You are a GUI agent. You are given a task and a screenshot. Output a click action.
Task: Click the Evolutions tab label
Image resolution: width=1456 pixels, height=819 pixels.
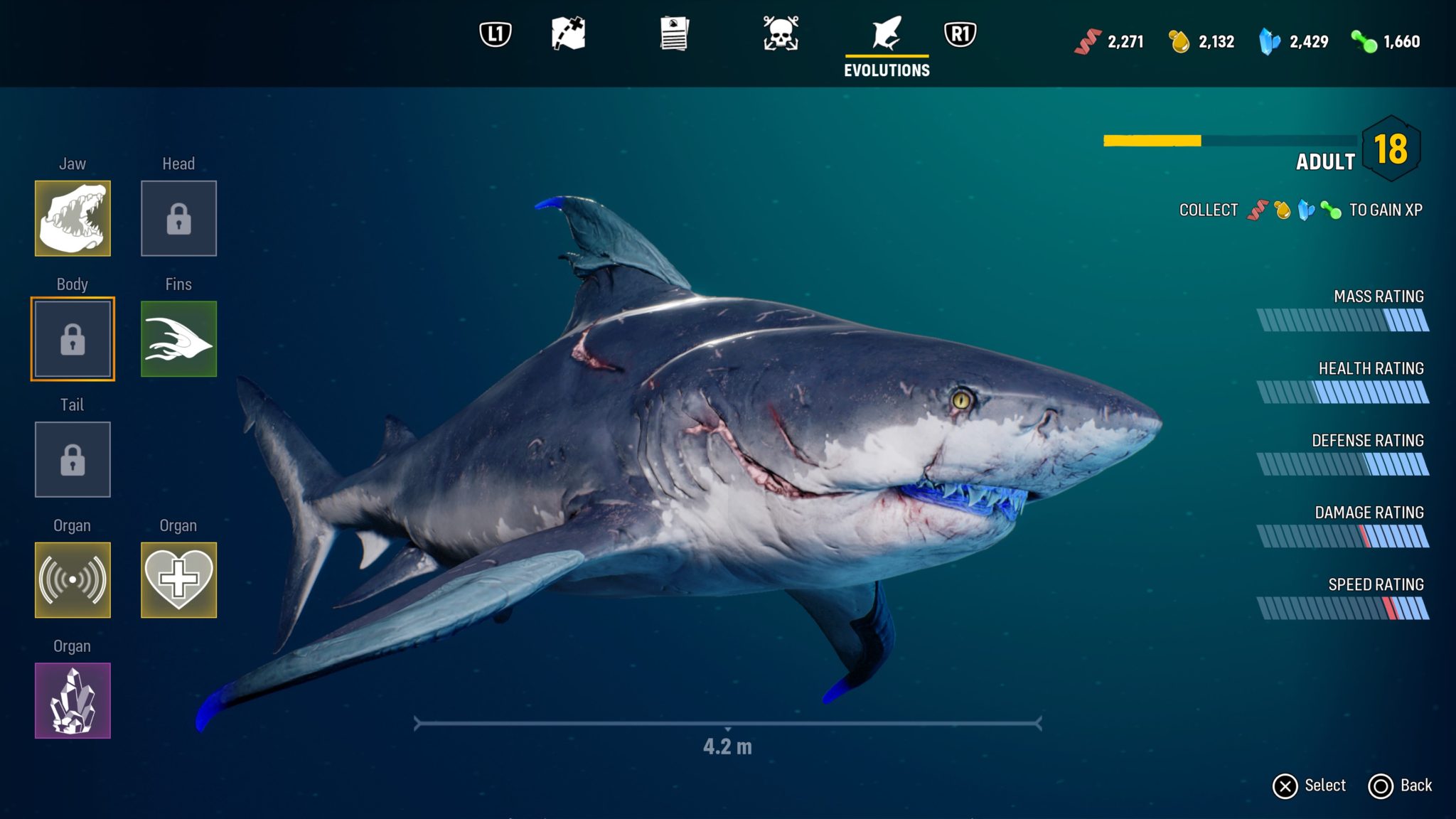point(886,69)
